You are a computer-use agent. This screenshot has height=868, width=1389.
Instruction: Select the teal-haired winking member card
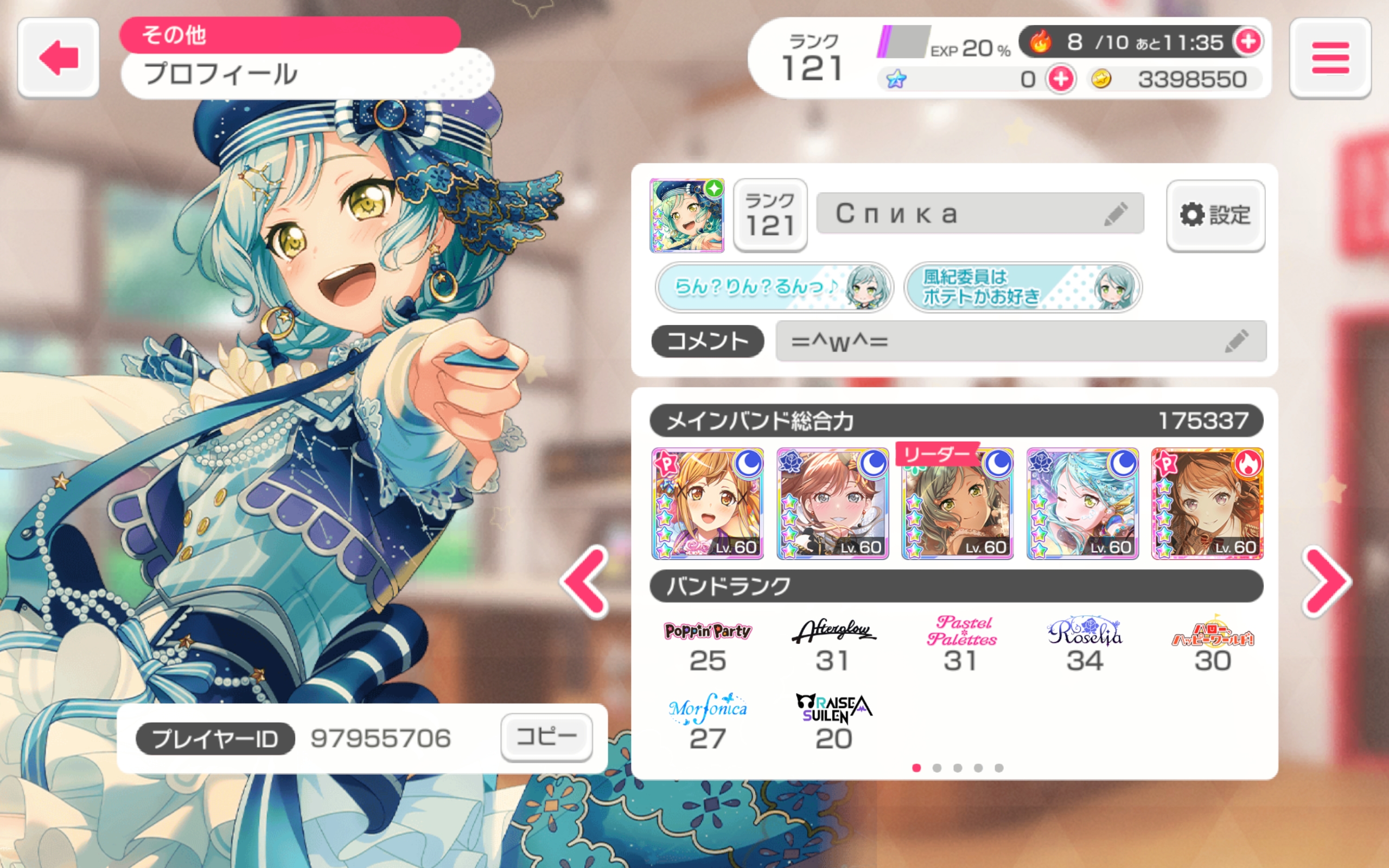pyautogui.click(x=1082, y=503)
